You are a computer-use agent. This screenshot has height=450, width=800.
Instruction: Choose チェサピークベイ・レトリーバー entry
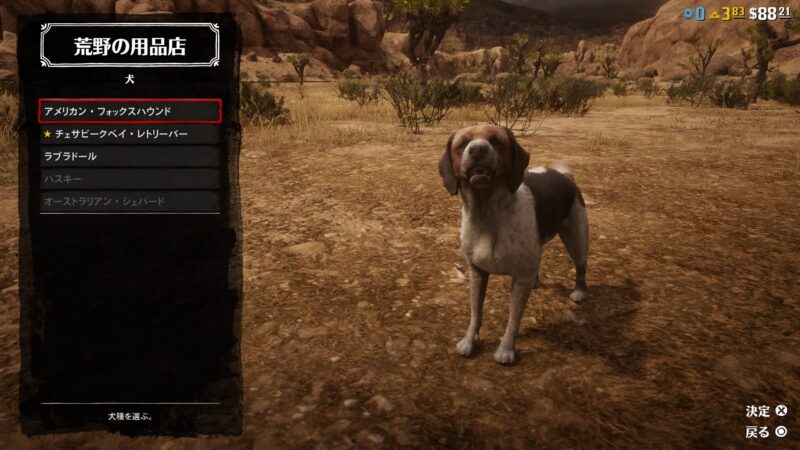click(x=130, y=133)
